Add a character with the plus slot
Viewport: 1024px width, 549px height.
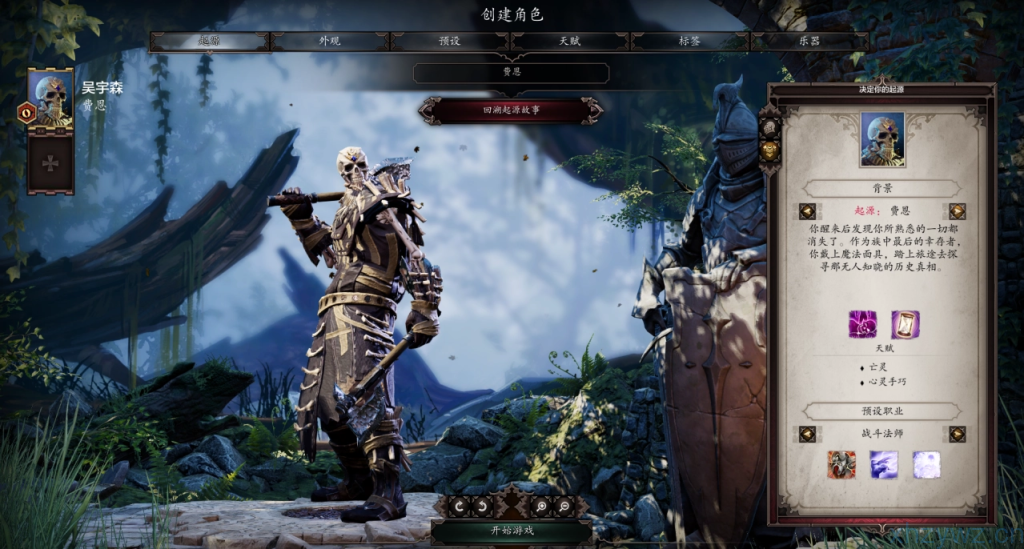(50, 163)
